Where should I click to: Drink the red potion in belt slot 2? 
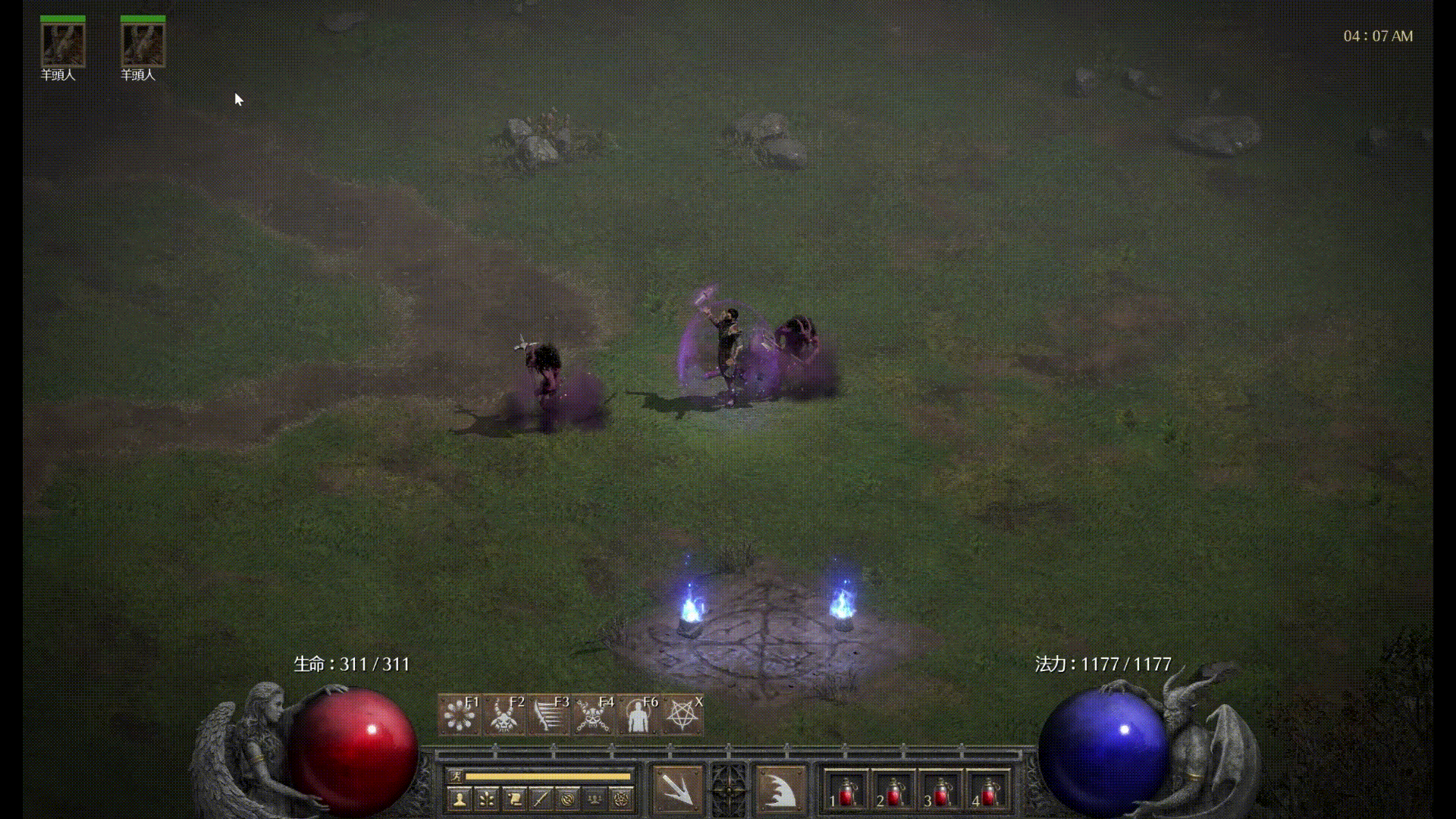coord(893,792)
